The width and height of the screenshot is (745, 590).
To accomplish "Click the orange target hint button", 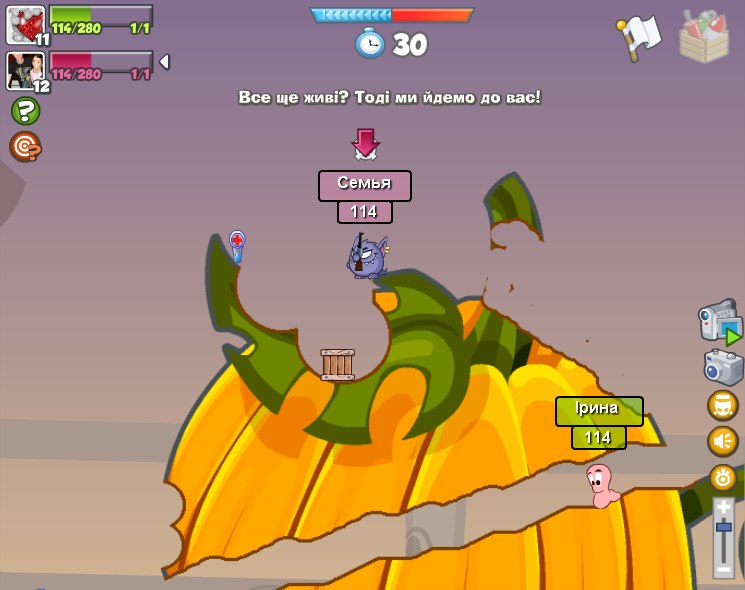I will coord(25,147).
